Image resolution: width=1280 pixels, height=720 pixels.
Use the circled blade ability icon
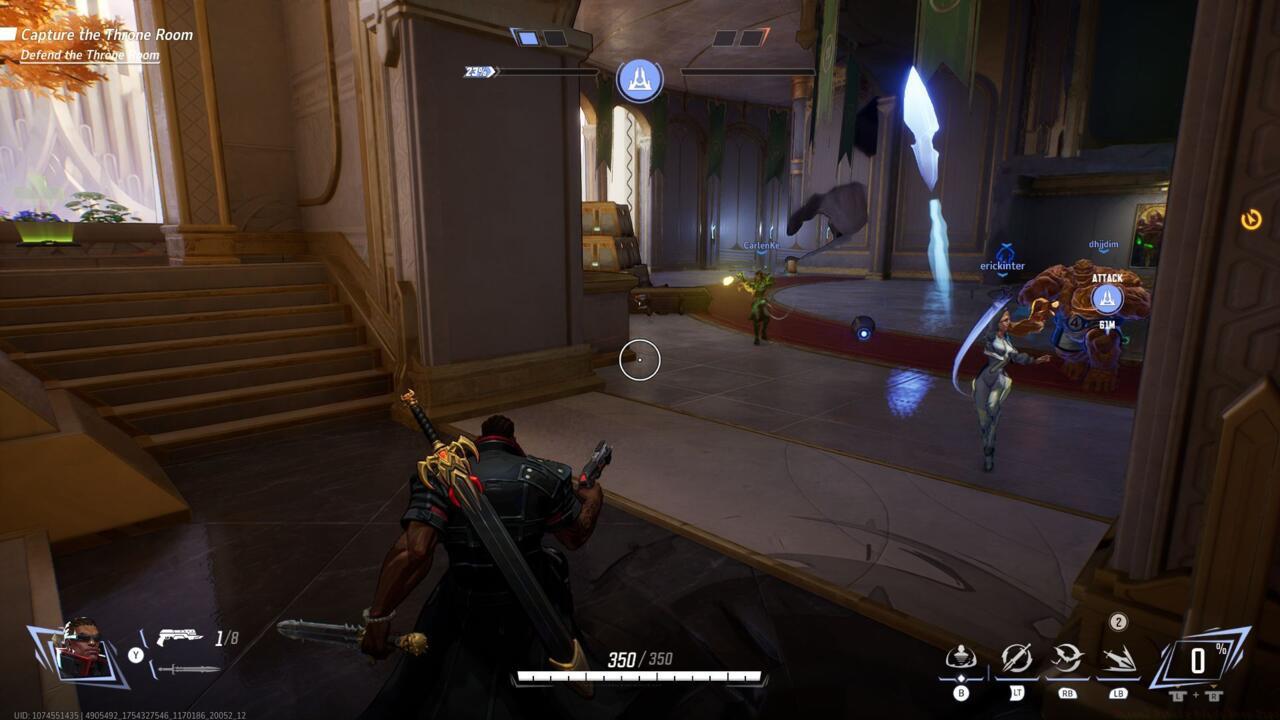[1016, 658]
